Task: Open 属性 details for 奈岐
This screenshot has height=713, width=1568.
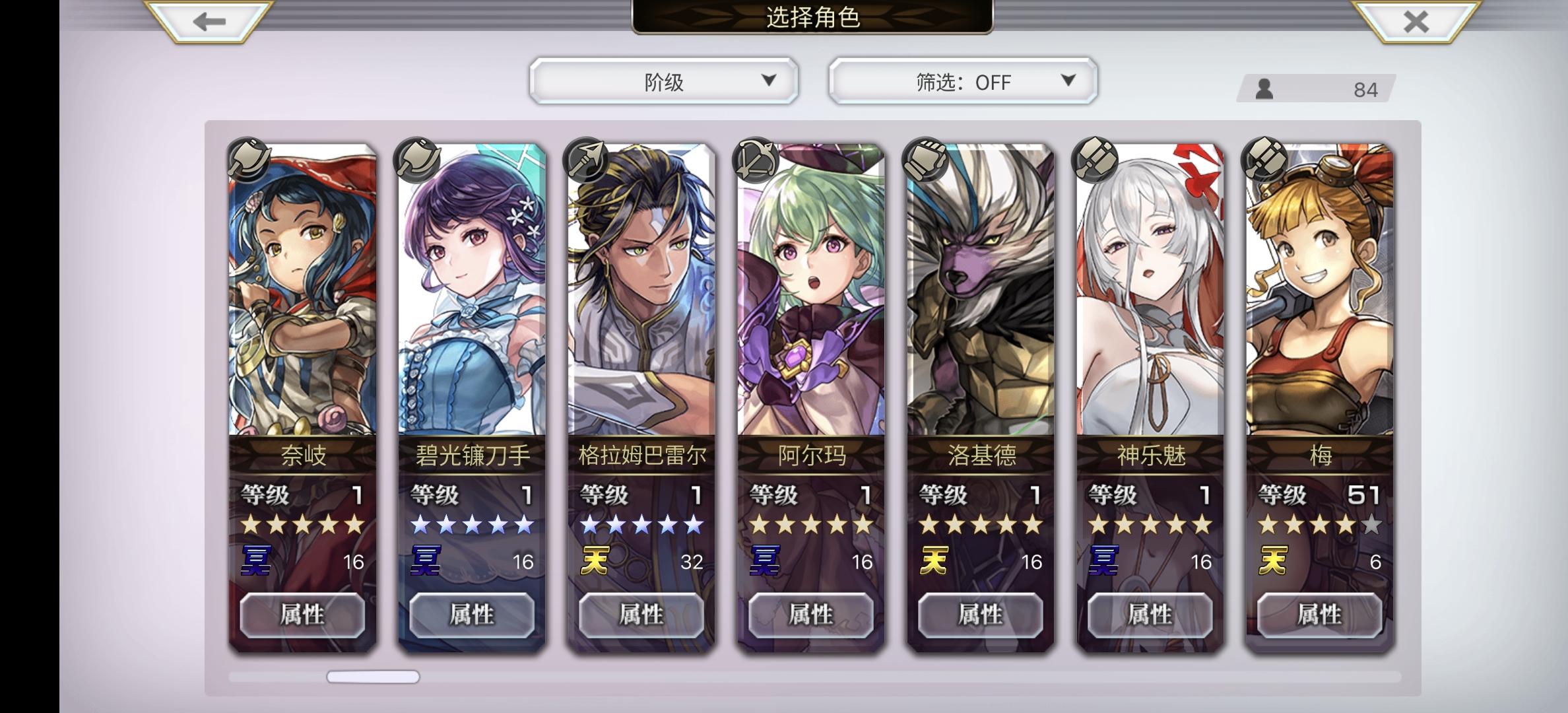Action: [x=302, y=614]
